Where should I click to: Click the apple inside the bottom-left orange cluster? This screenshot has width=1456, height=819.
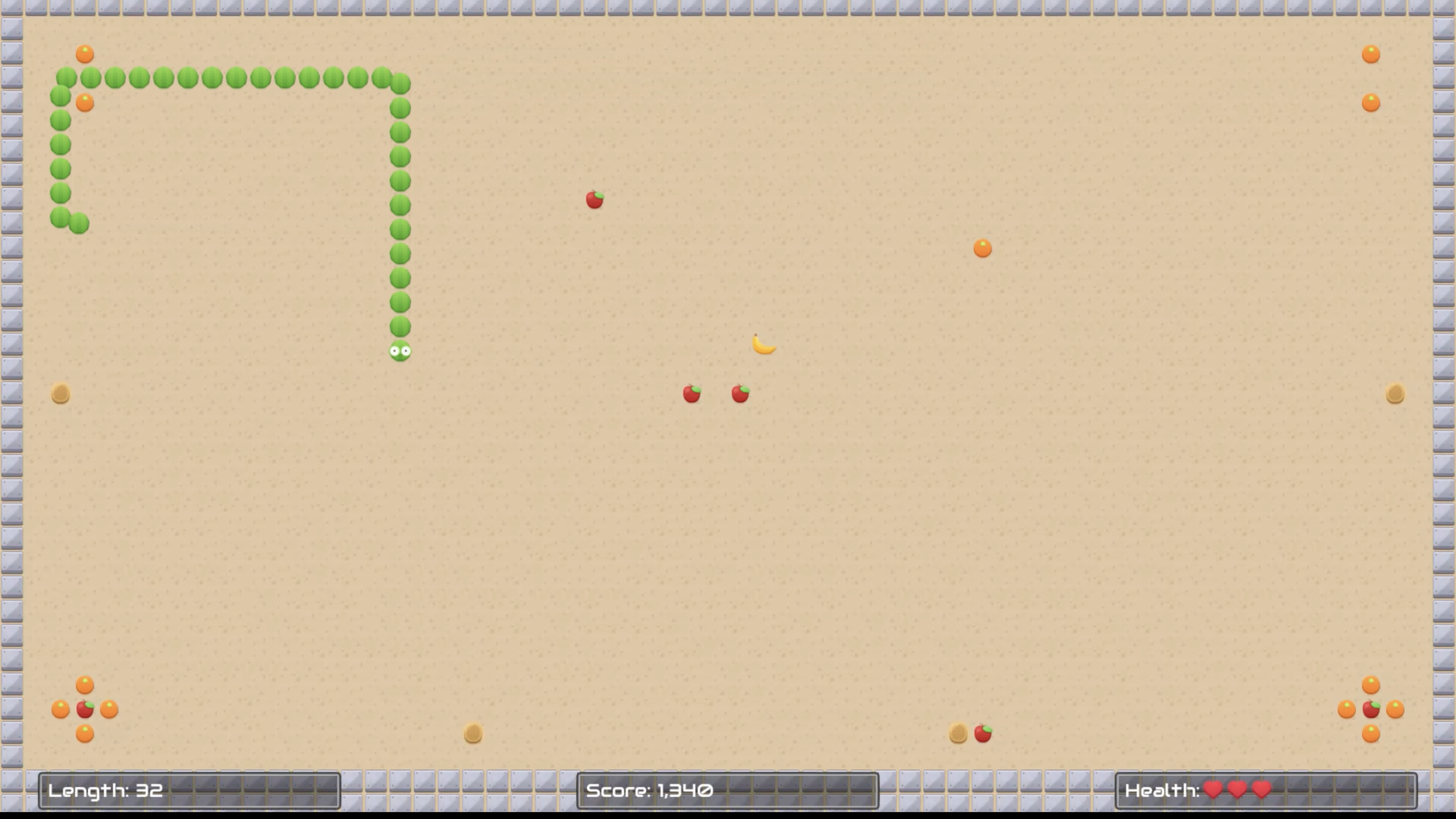click(83, 710)
